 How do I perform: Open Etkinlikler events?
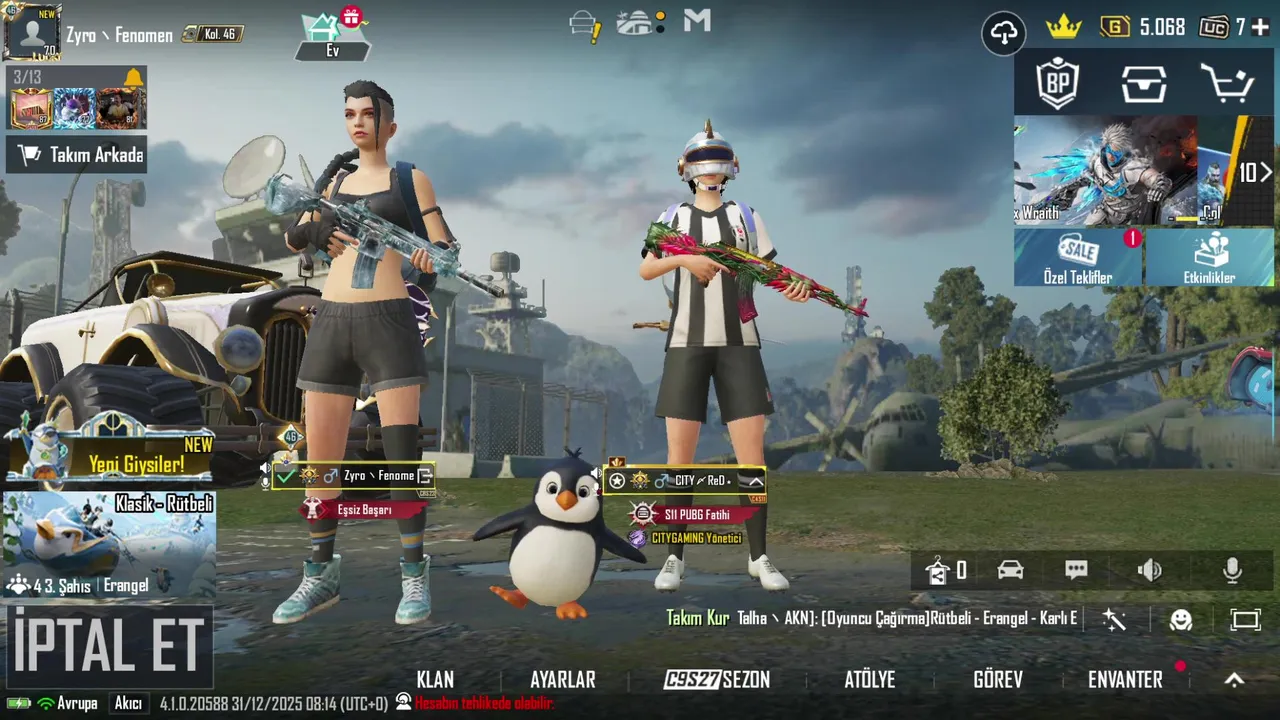coord(1209,258)
